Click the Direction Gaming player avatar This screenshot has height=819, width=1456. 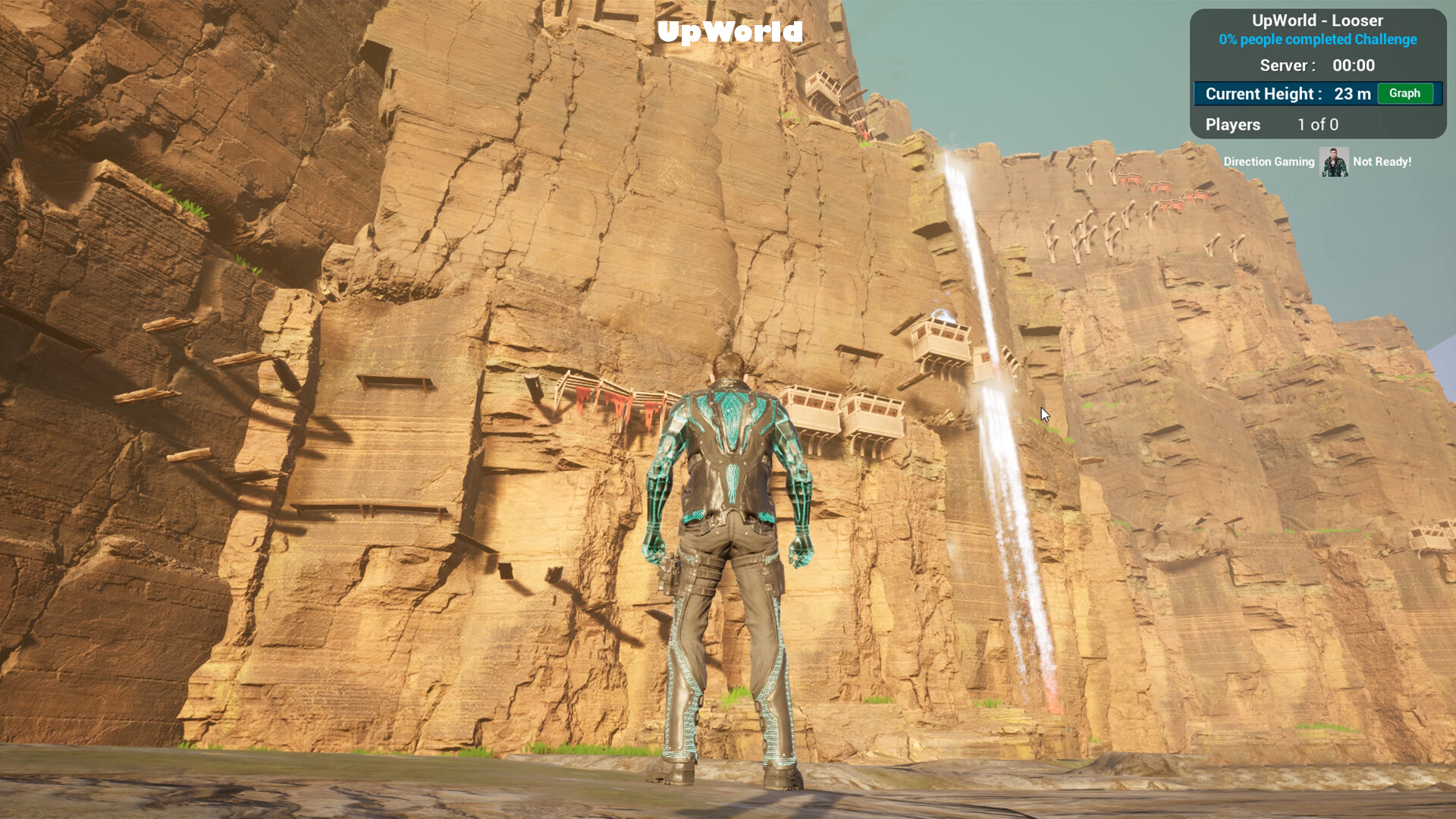tap(1334, 162)
